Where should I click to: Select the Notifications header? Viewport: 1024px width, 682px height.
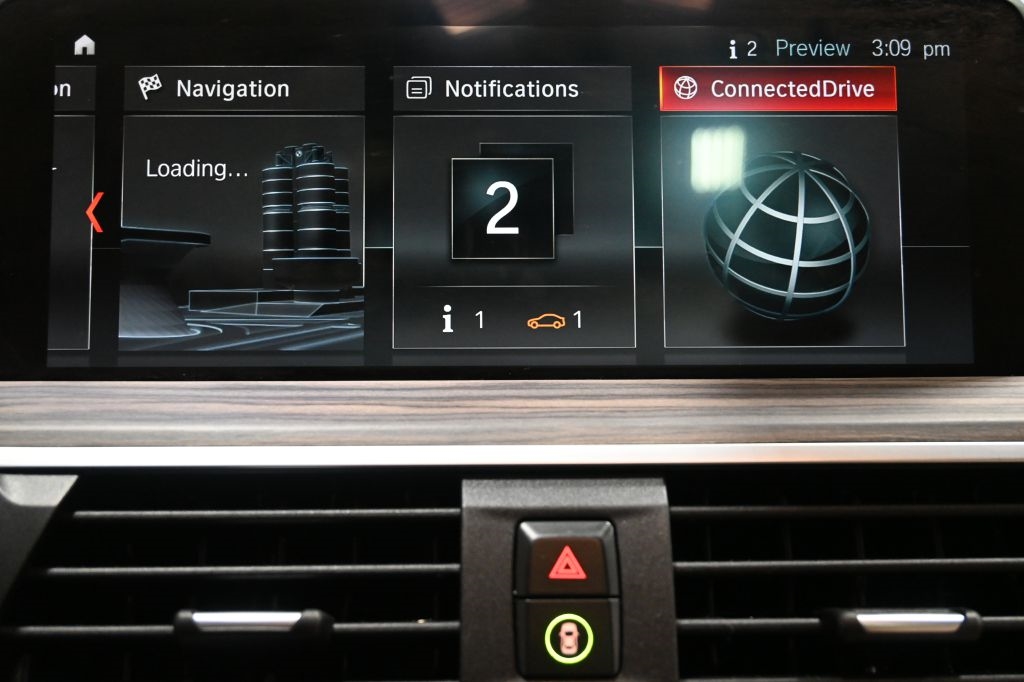tap(511, 89)
